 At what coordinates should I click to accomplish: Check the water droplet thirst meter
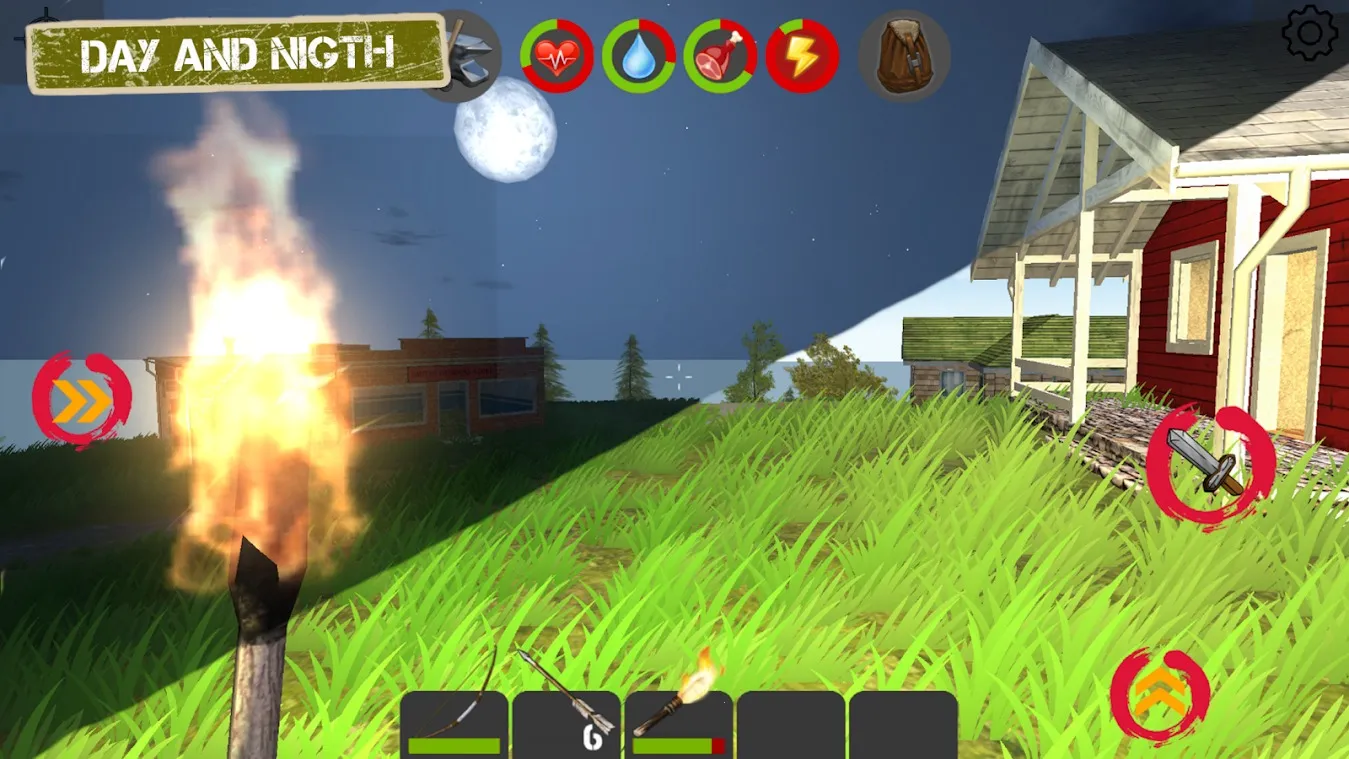(x=638, y=57)
